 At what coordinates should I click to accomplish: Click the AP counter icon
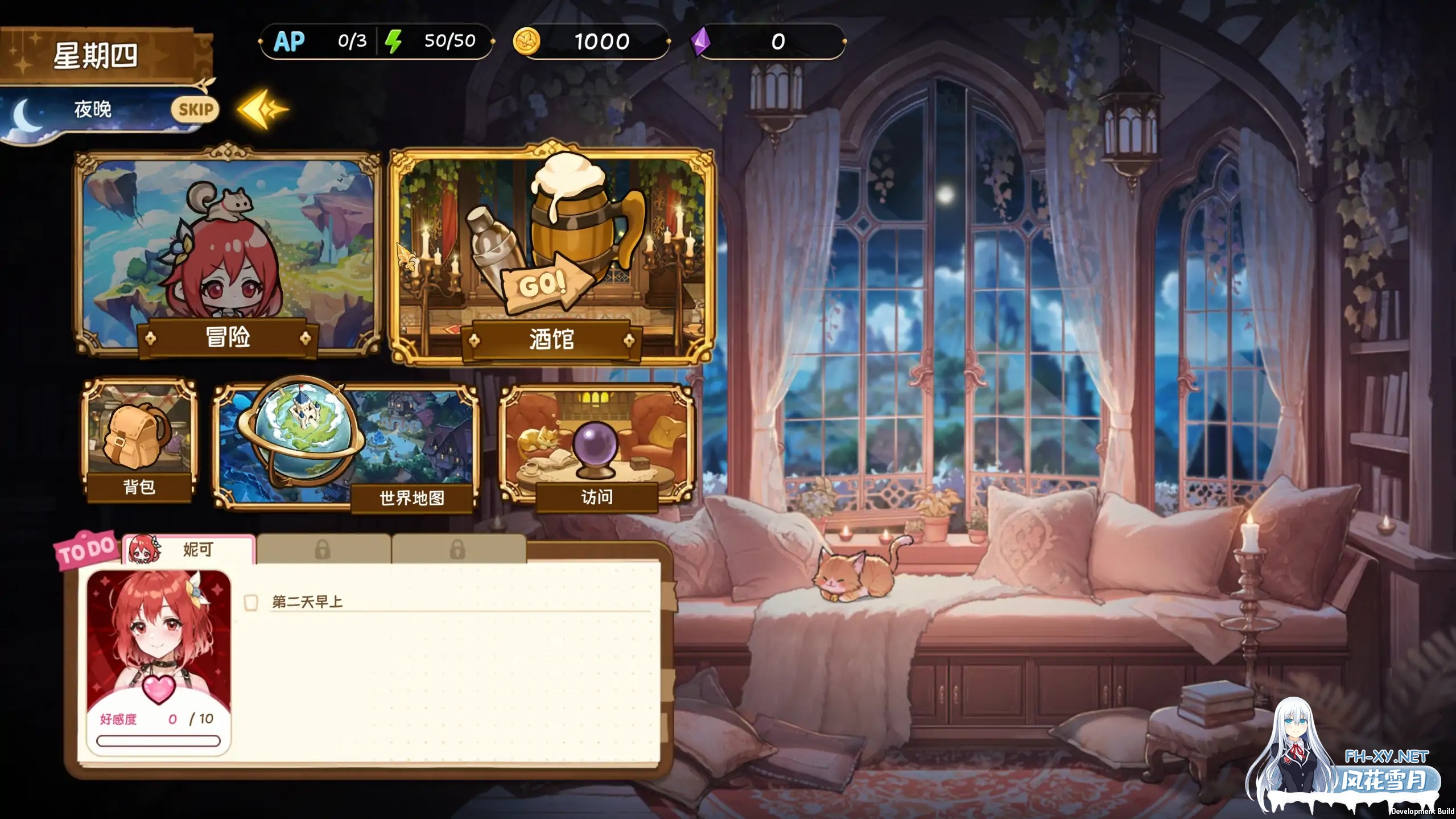pyautogui.click(x=289, y=40)
